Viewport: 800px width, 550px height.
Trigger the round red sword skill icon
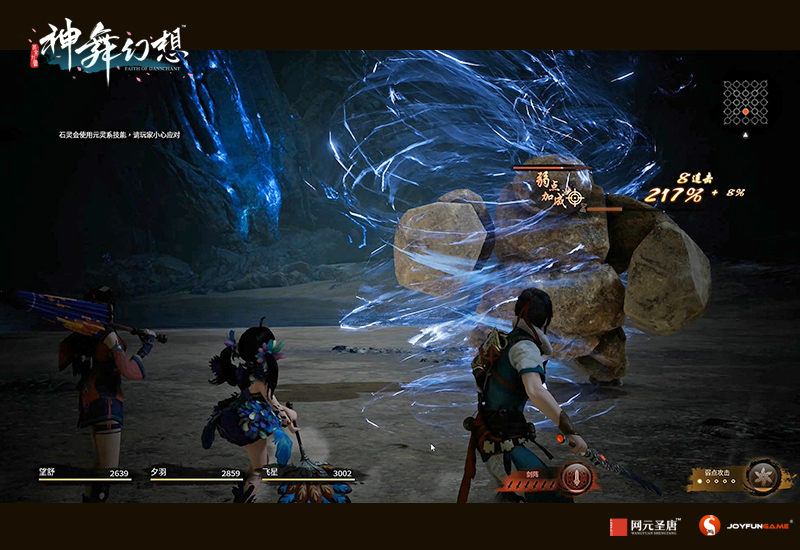click(573, 477)
